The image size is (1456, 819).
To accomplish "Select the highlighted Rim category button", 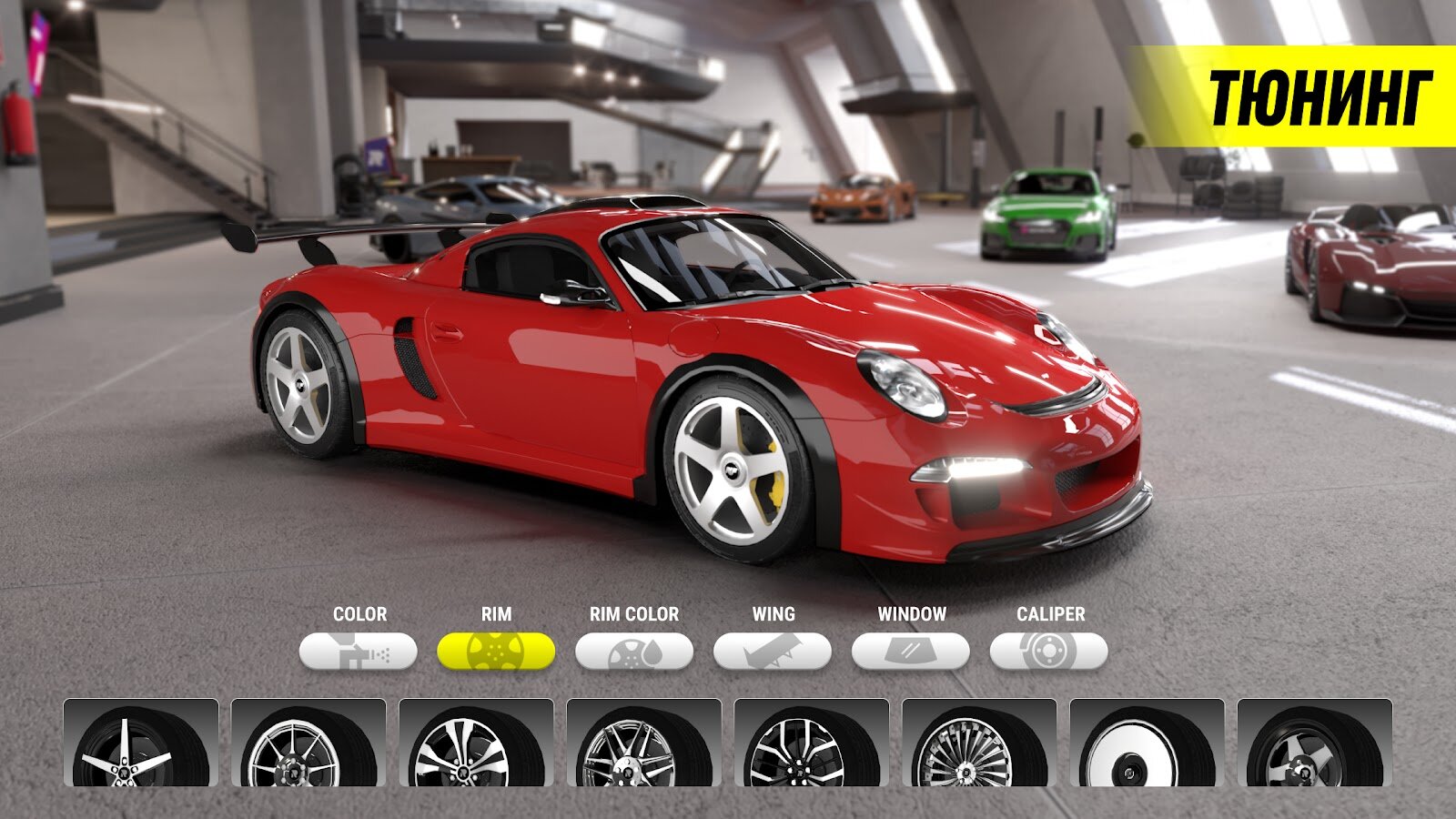I will 496,652.
